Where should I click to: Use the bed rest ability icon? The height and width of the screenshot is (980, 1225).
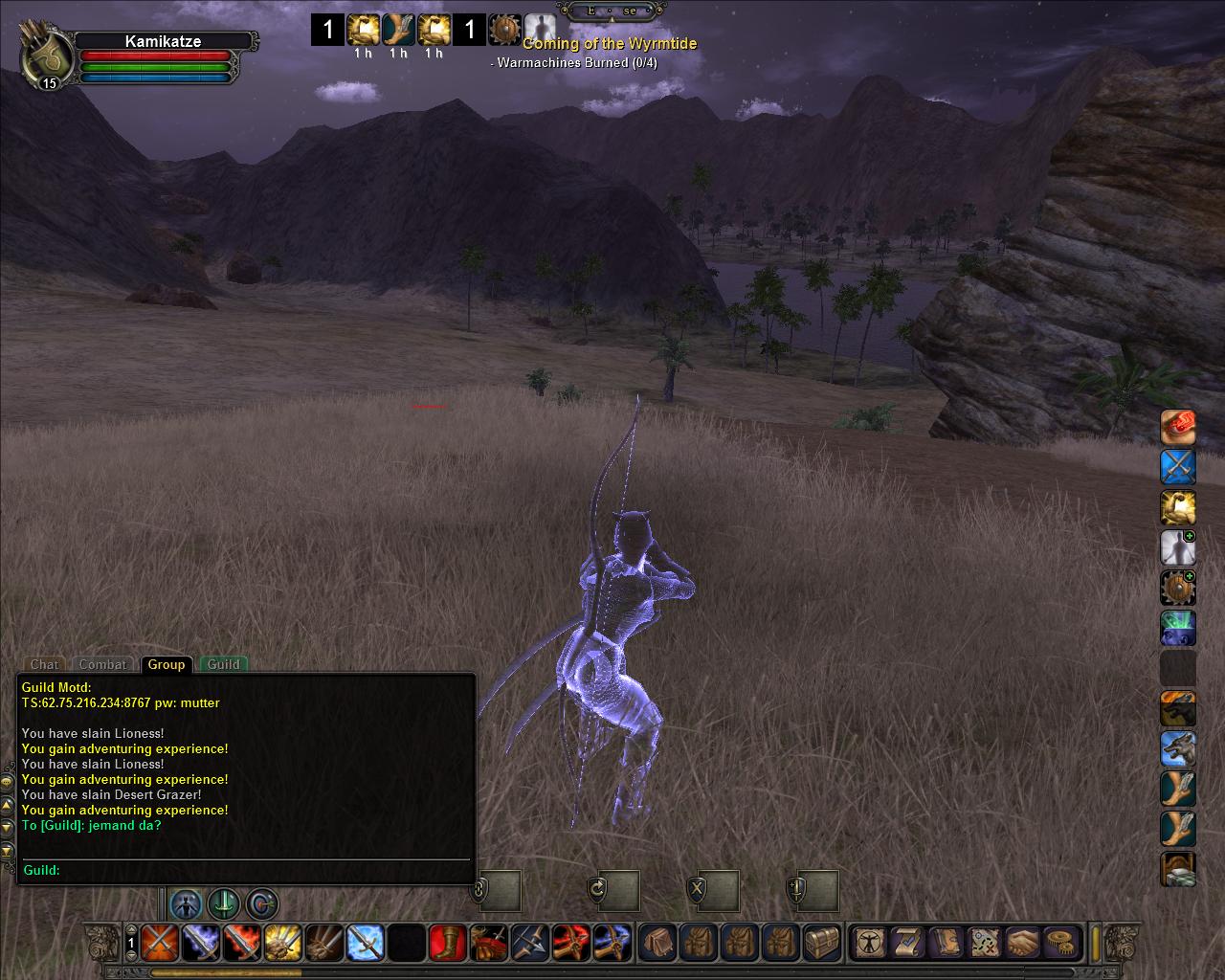coord(1178,870)
